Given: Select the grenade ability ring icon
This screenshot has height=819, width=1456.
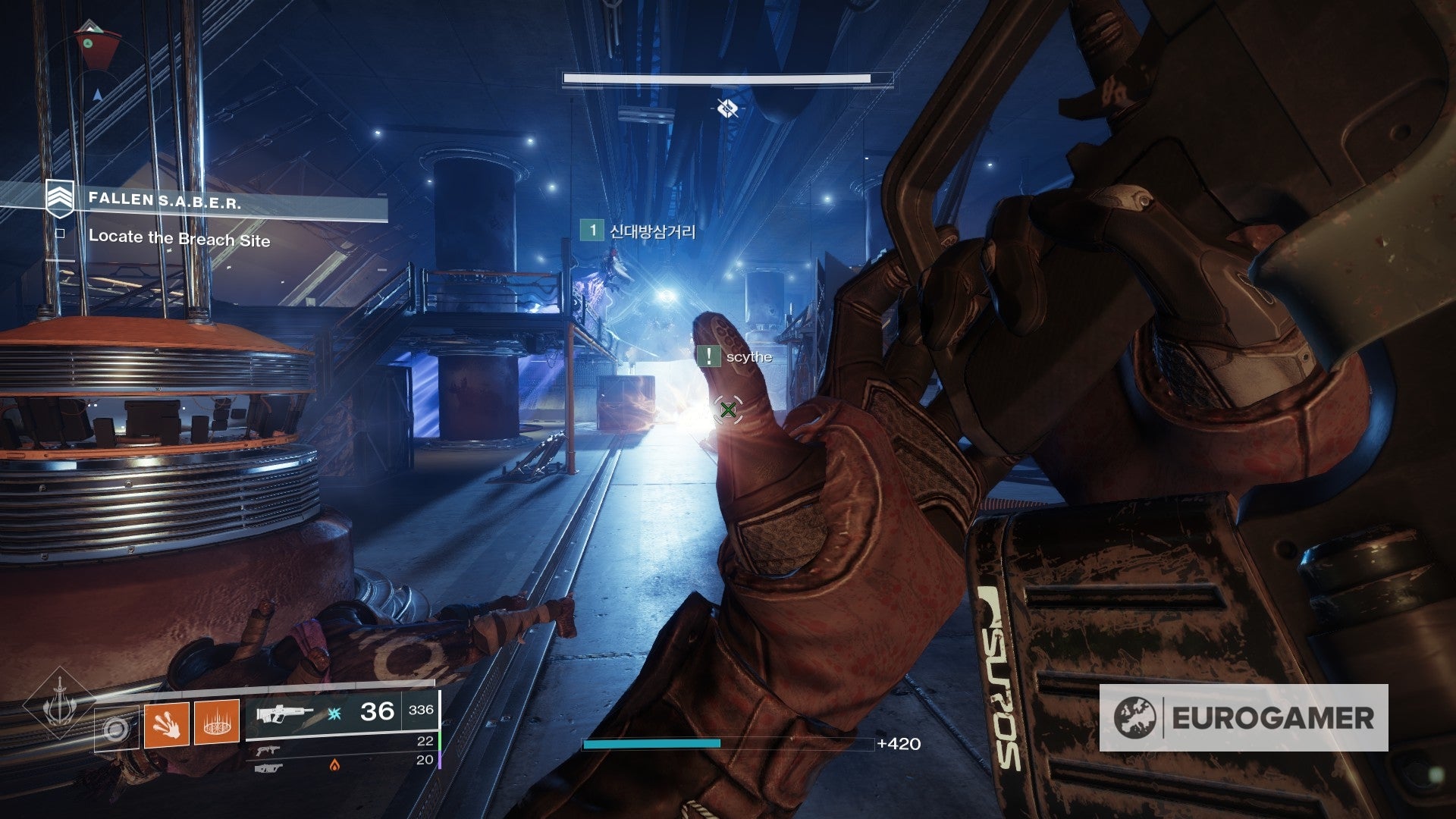Looking at the screenshot, I should tap(116, 730).
